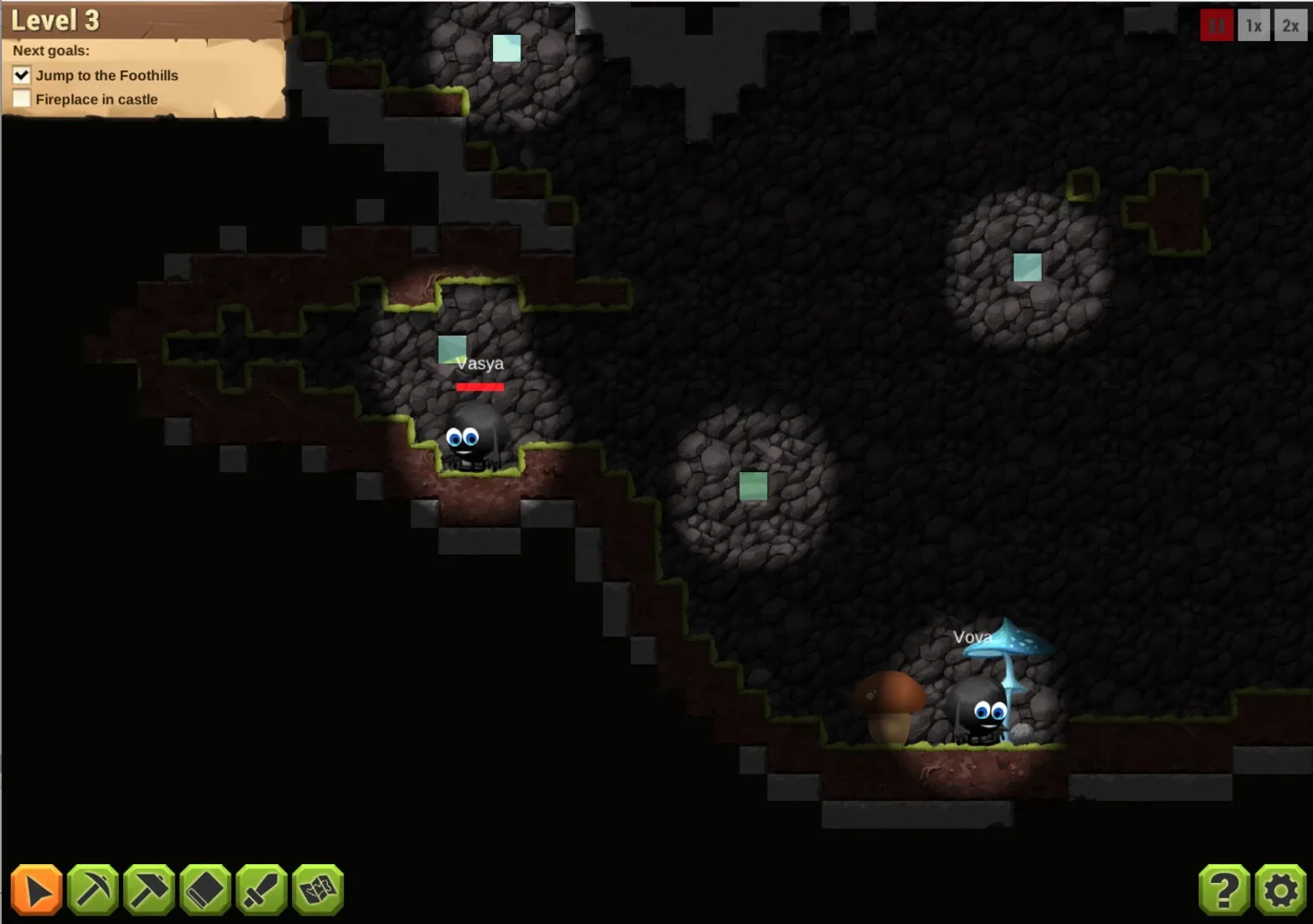Screen dimensions: 1313x924
Task: Select the pickaxe digging tool
Action: [92, 890]
